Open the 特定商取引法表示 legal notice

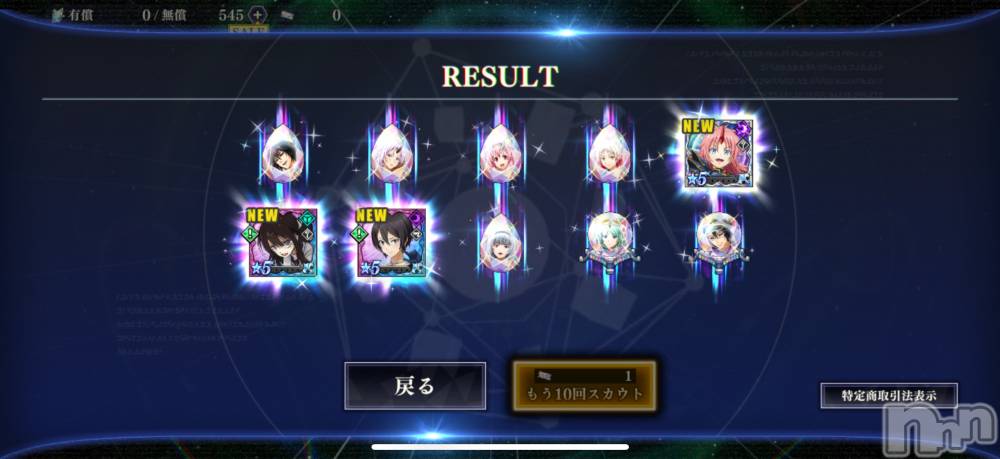[889, 395]
